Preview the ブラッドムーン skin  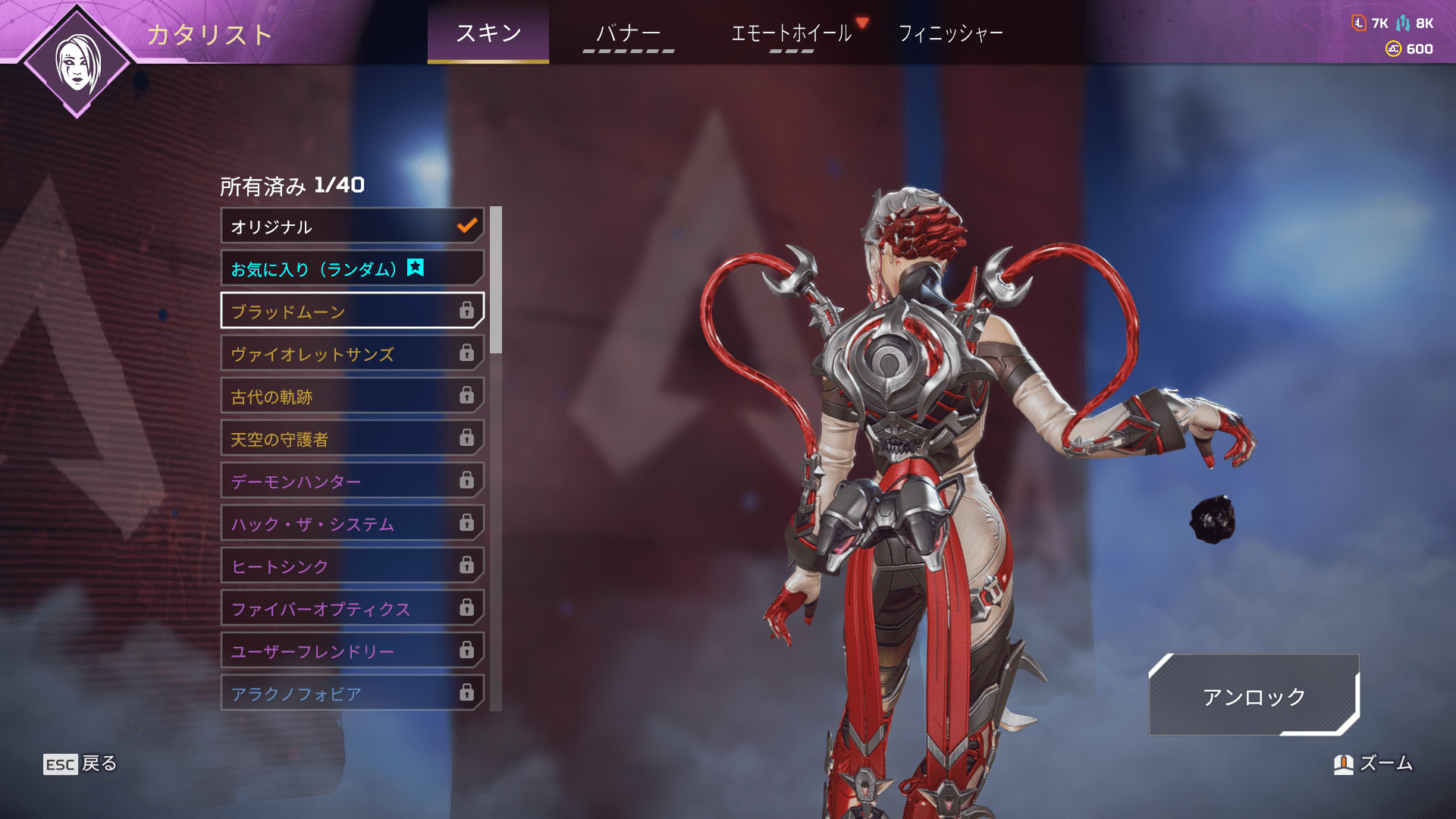353,311
